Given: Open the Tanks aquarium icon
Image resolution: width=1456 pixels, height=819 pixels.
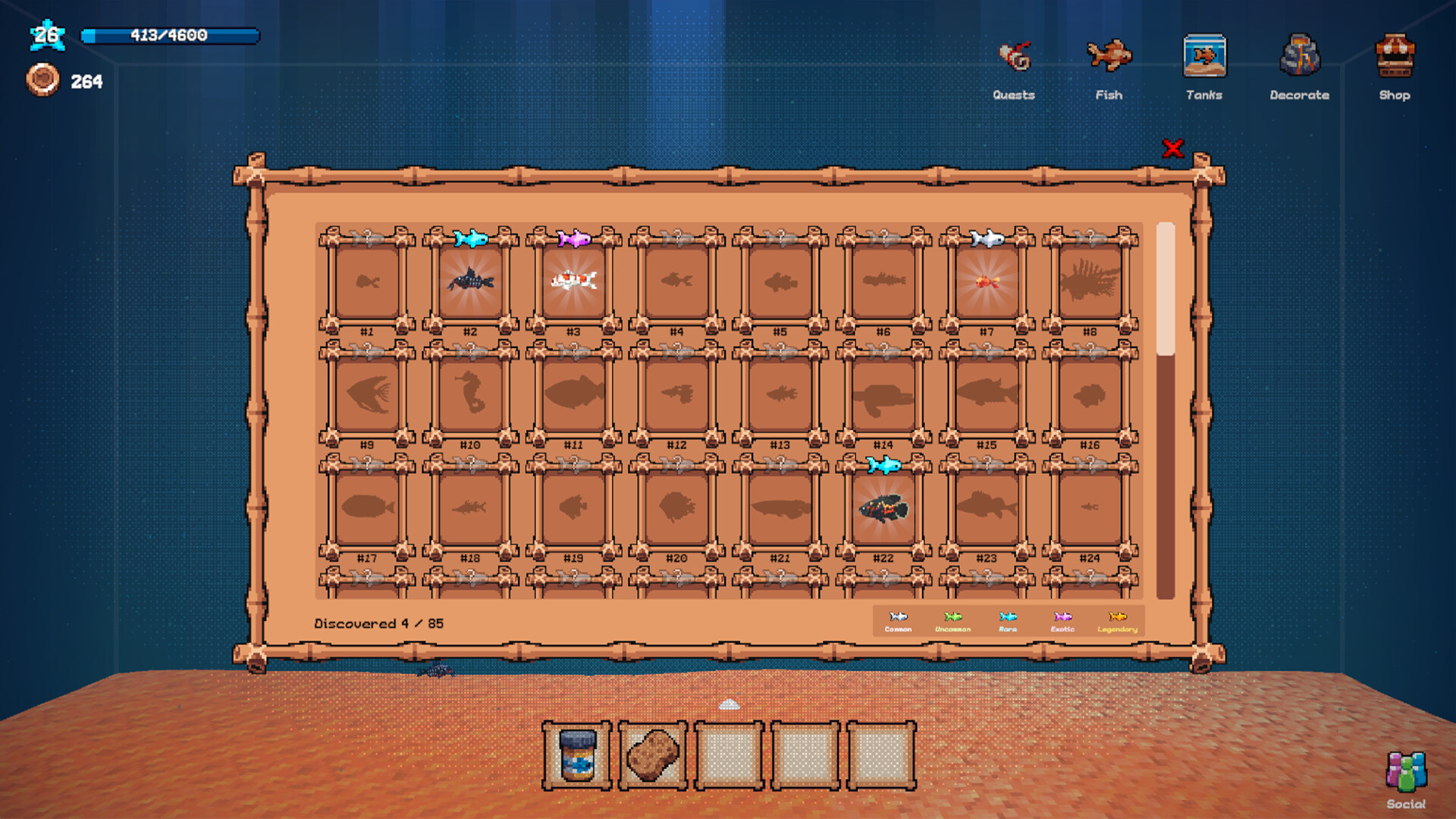Looking at the screenshot, I should point(1204,57).
